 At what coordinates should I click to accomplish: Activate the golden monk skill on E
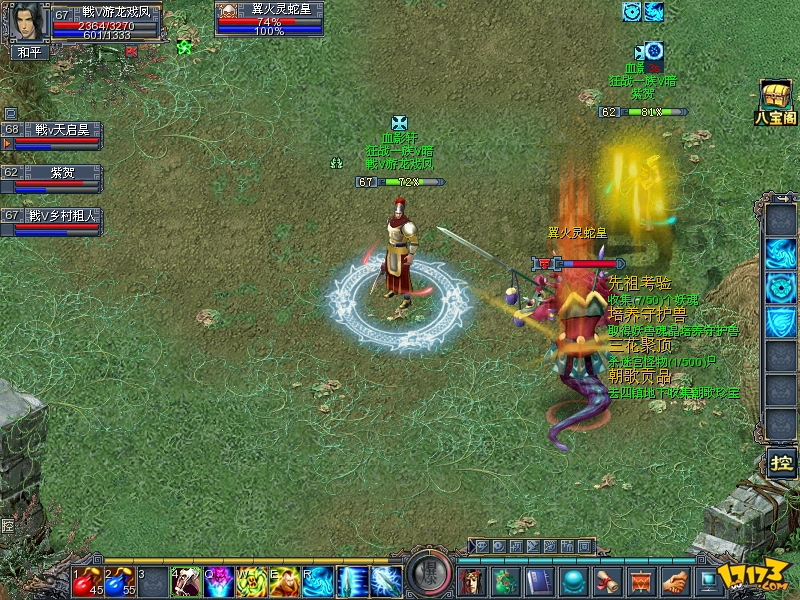(x=284, y=581)
